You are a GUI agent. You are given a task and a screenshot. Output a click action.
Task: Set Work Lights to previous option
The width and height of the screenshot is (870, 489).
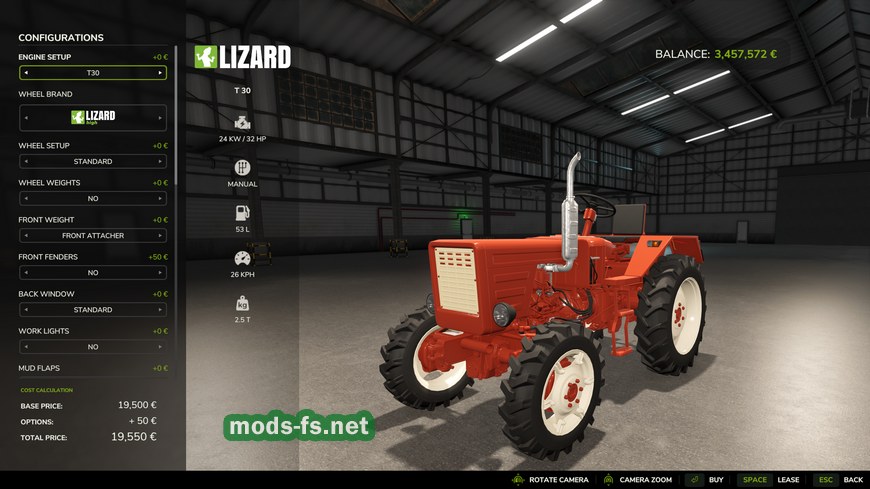click(x=25, y=347)
